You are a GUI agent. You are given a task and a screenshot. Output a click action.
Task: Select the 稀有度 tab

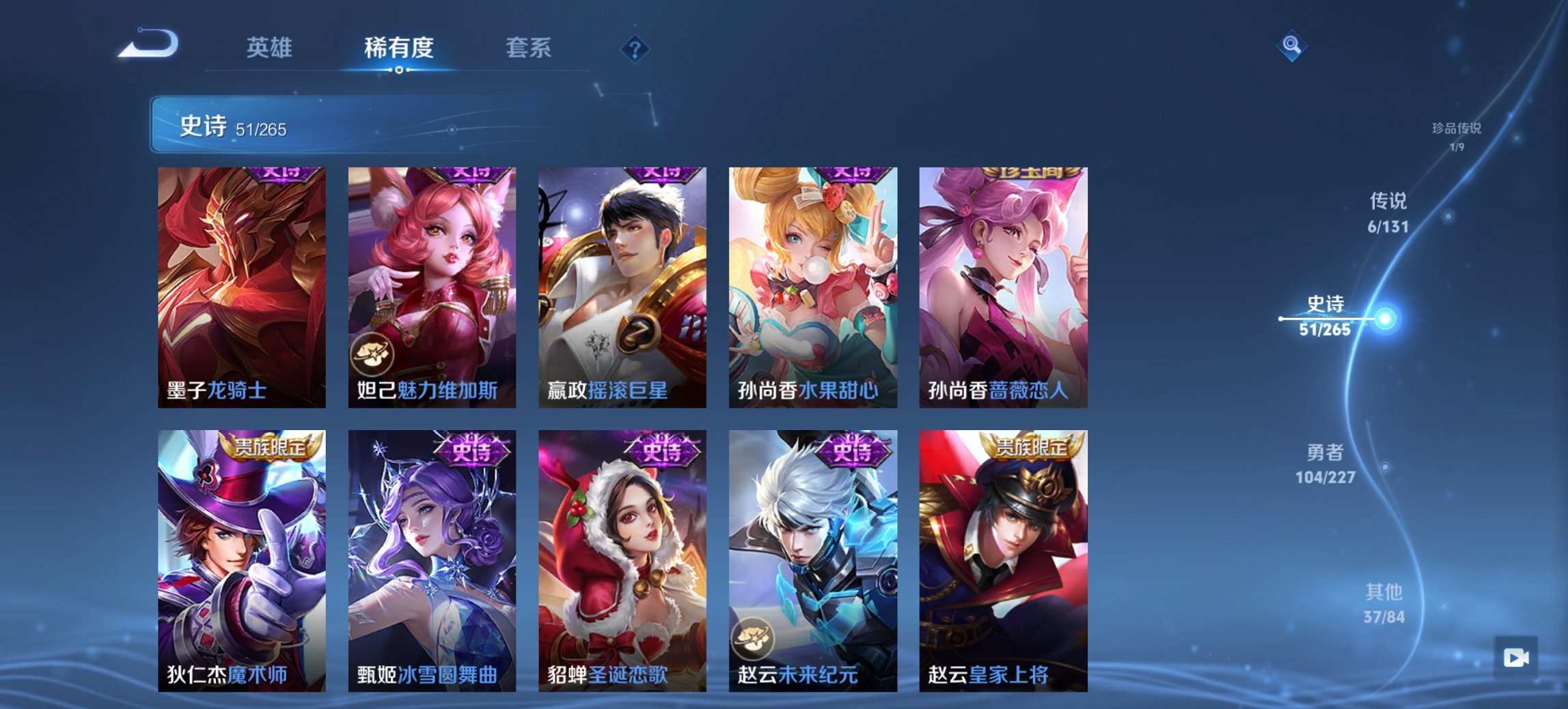coord(398,49)
